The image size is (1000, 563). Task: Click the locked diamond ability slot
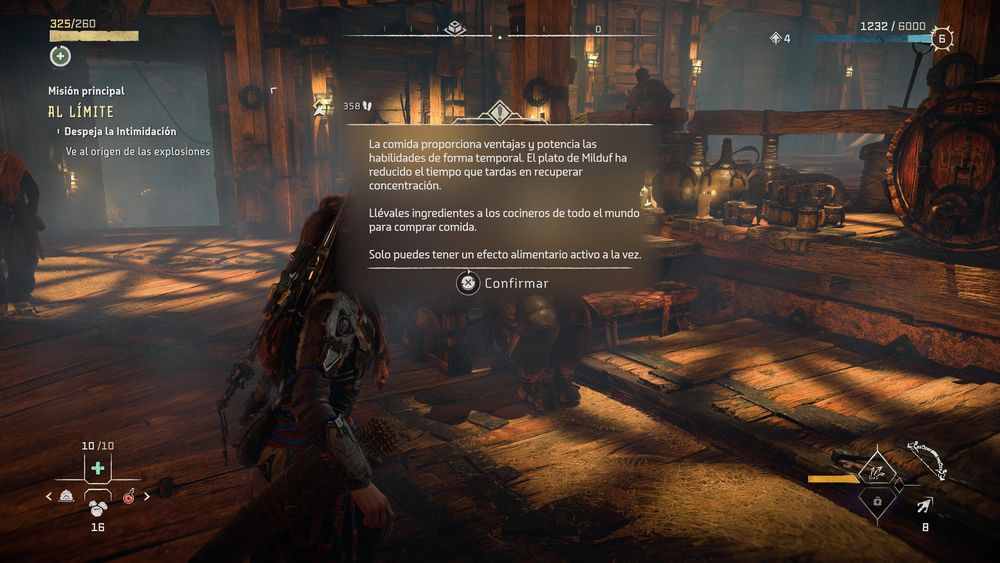(x=877, y=499)
